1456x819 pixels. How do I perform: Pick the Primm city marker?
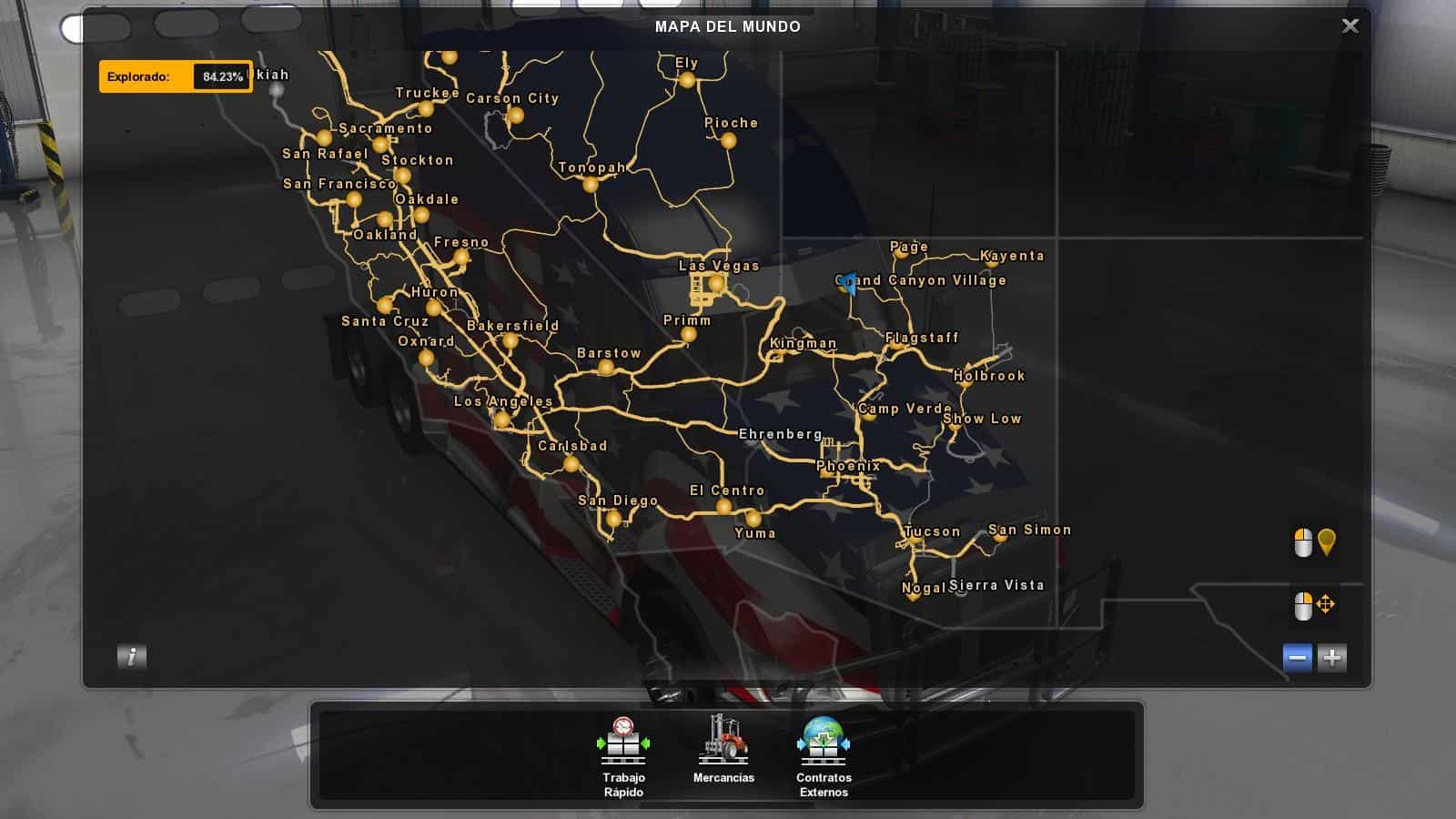click(689, 335)
